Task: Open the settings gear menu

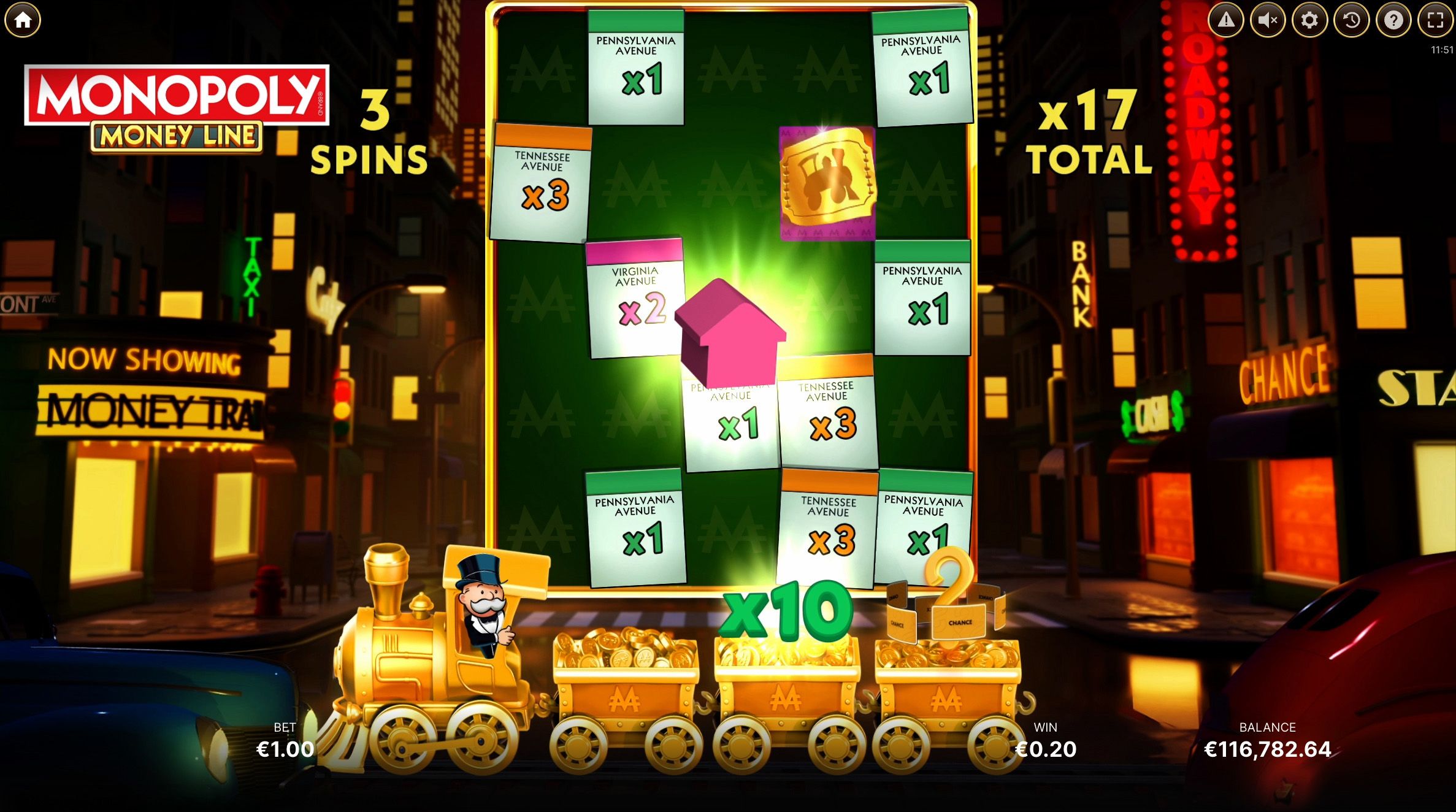Action: [x=1310, y=20]
